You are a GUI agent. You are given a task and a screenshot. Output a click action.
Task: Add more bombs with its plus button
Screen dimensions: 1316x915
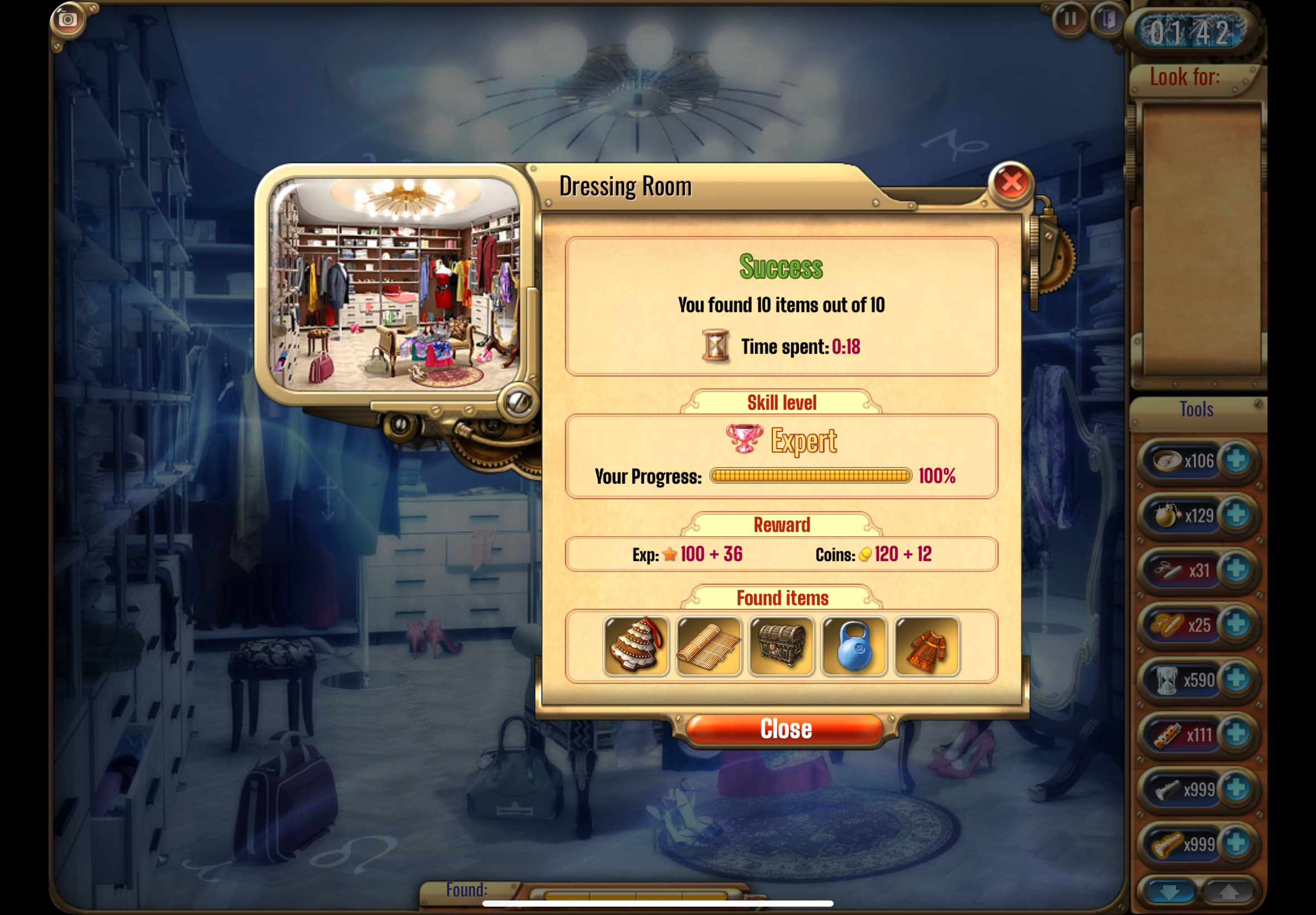(1236, 515)
